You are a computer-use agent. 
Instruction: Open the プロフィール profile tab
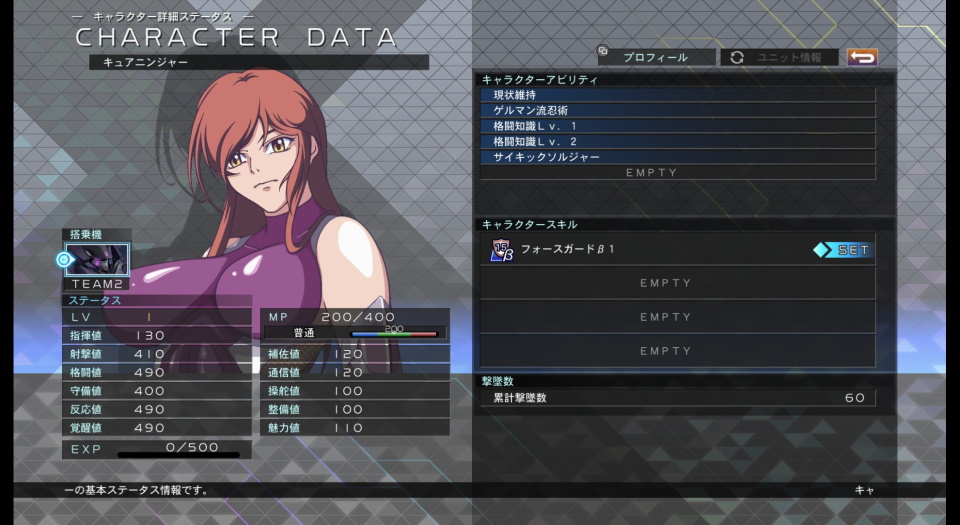click(656, 57)
